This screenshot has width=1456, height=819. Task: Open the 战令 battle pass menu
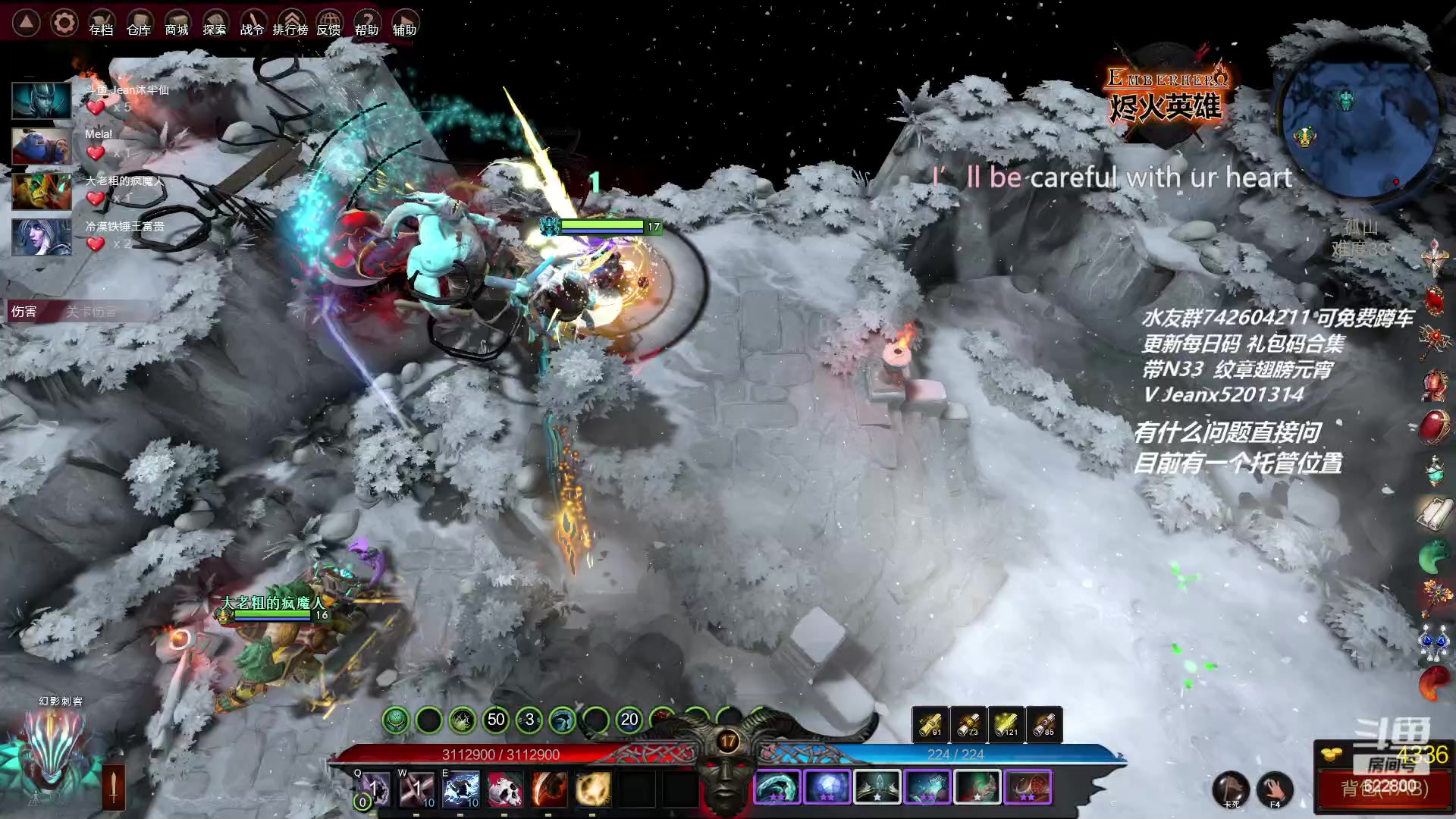tap(253, 24)
